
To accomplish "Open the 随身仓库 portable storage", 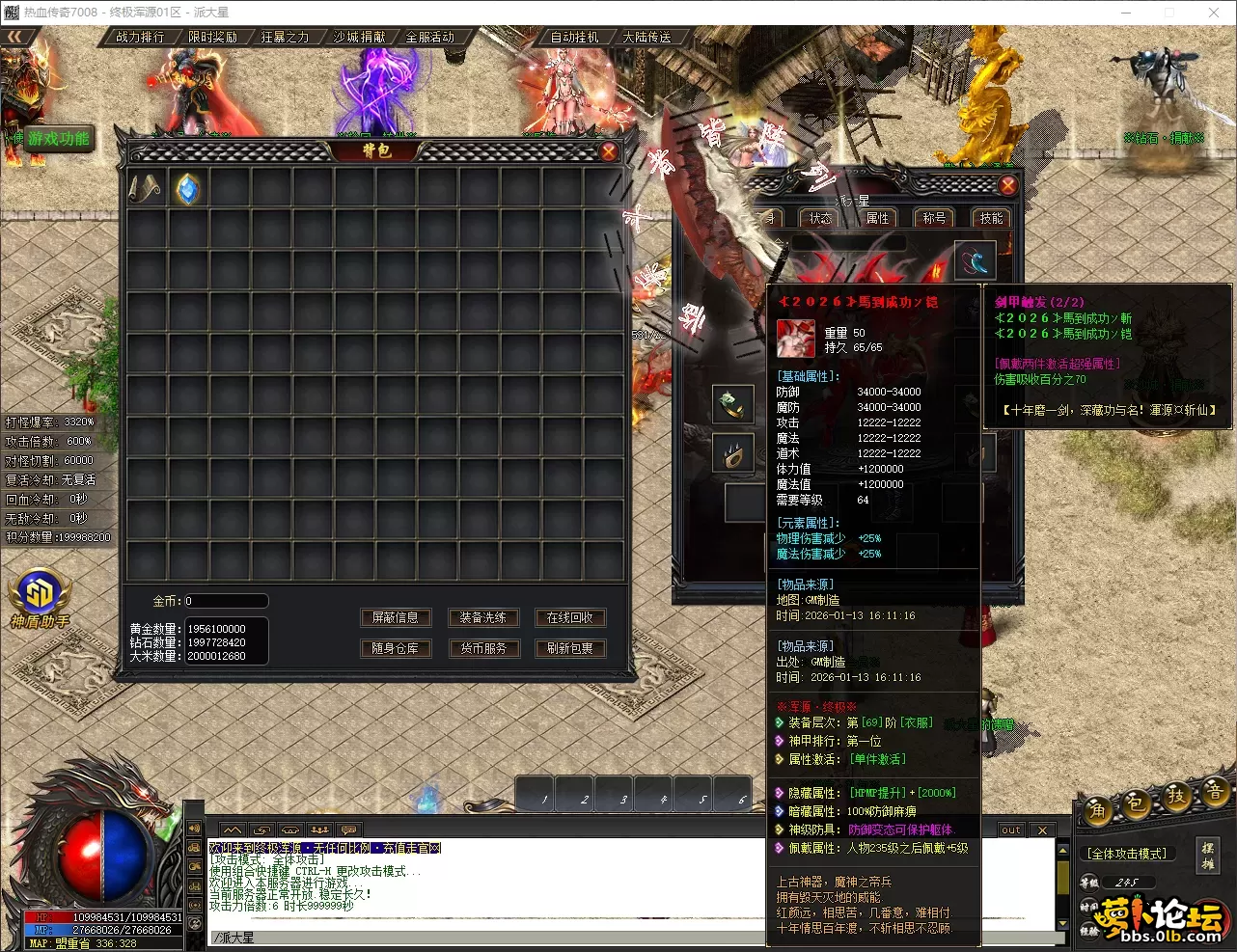I will [396, 648].
